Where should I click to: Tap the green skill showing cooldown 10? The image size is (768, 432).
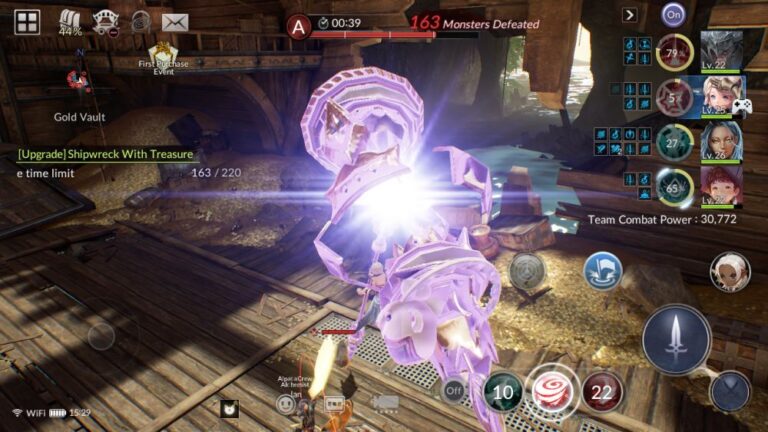tap(502, 392)
